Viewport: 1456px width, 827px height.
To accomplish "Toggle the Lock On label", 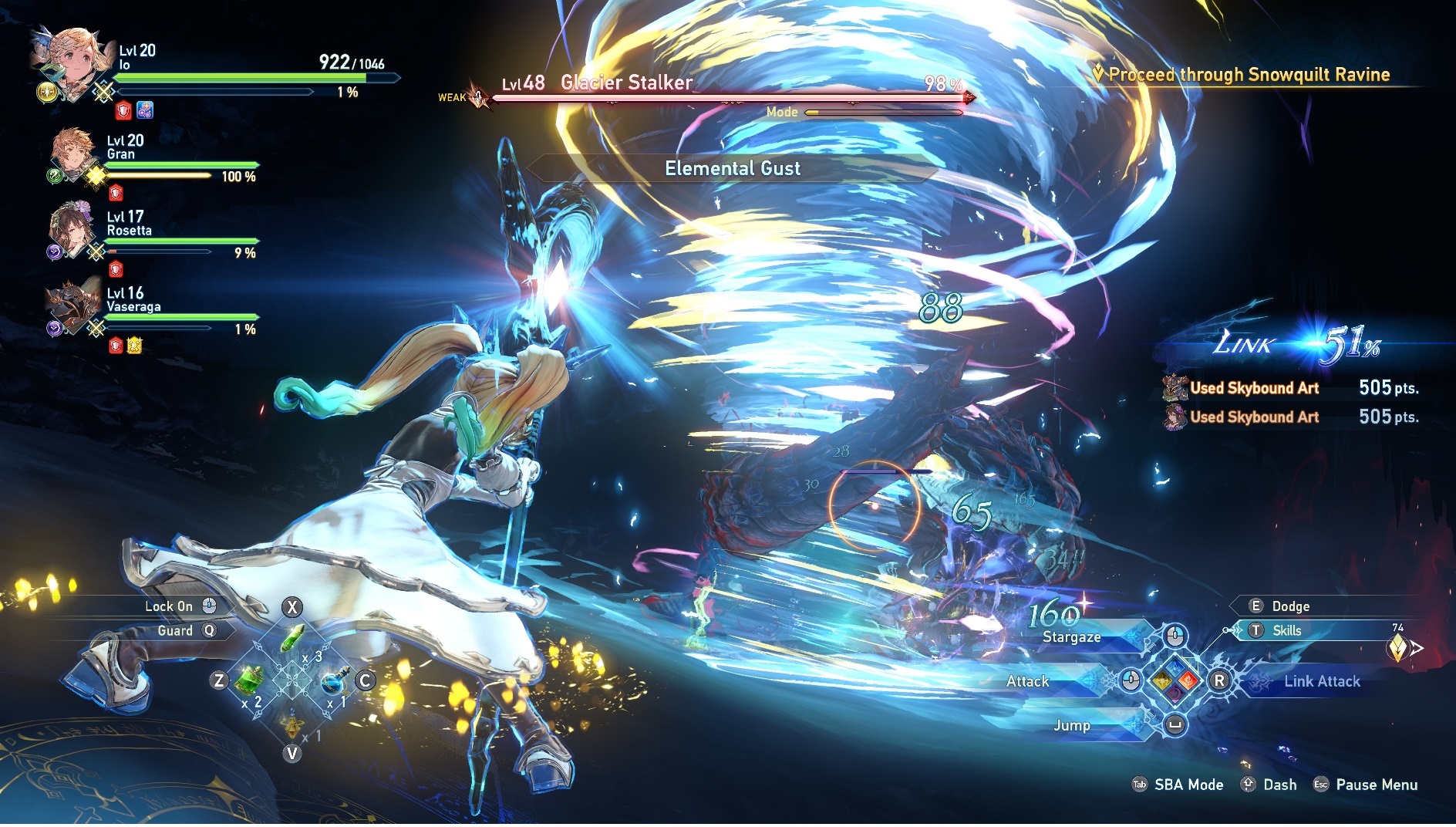I will click(x=169, y=606).
